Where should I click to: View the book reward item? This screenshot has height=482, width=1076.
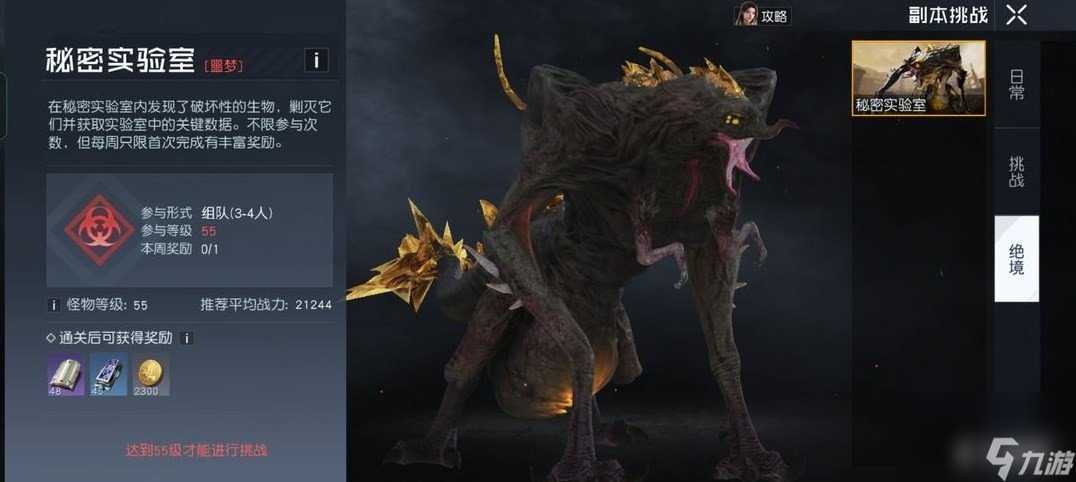(66, 374)
